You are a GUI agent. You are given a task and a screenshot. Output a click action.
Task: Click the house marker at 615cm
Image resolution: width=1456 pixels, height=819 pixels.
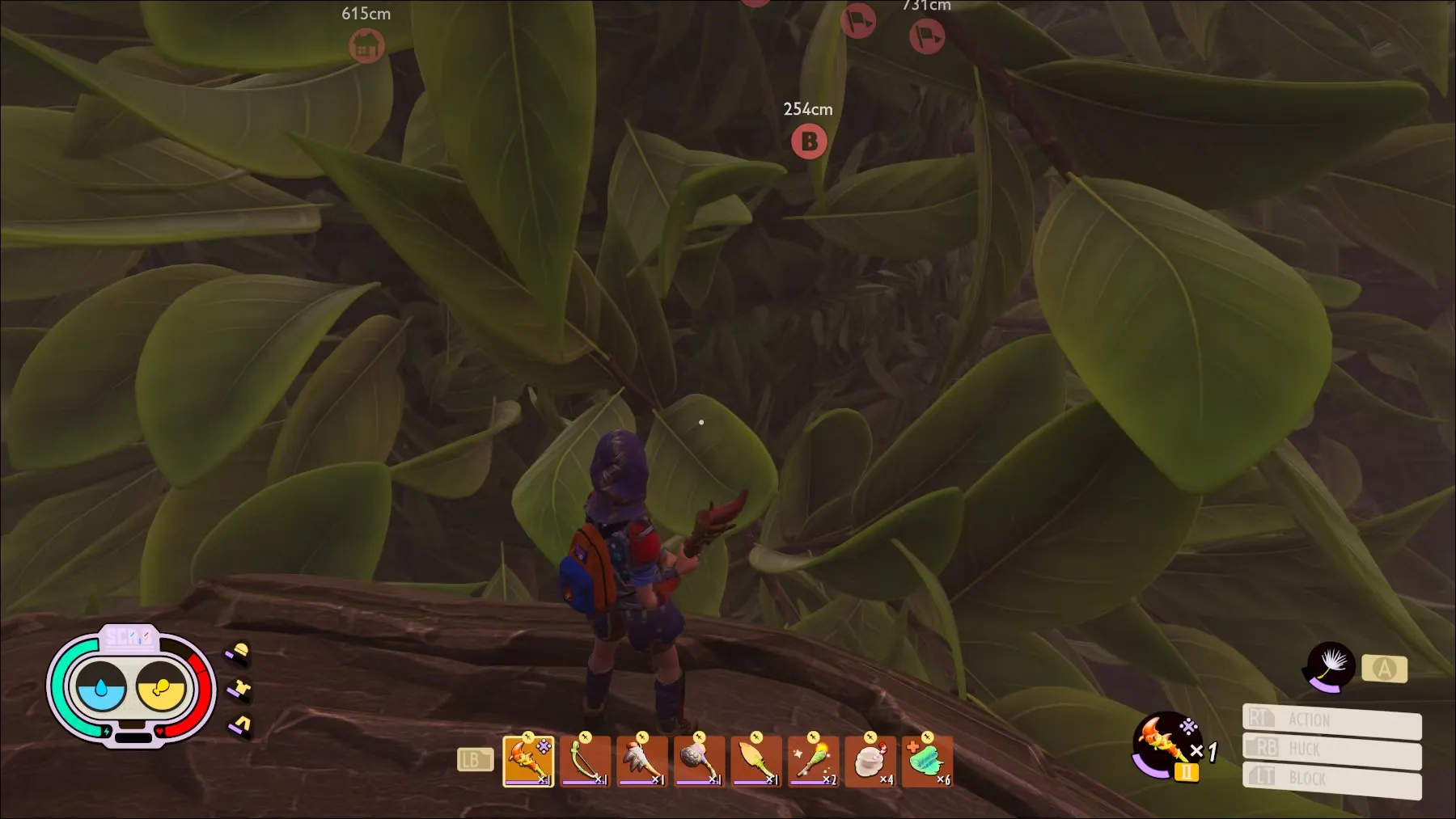point(366,45)
